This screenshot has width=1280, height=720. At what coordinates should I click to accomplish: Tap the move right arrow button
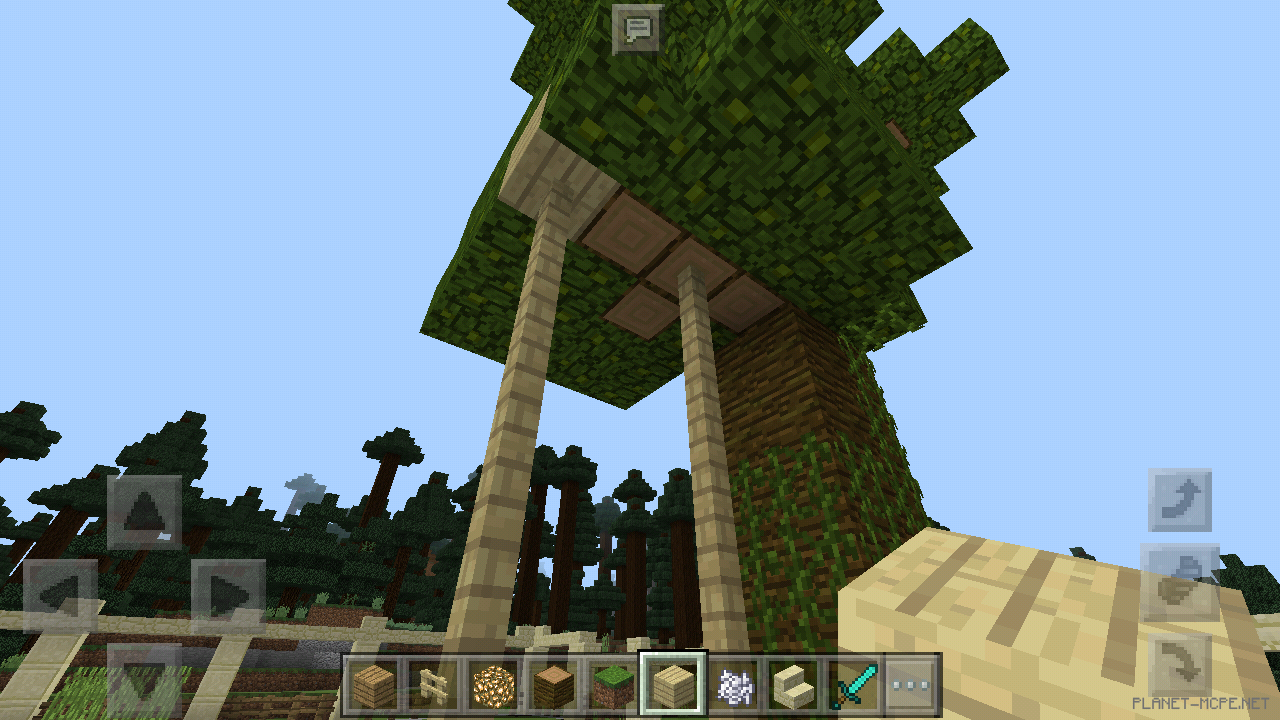tap(228, 597)
